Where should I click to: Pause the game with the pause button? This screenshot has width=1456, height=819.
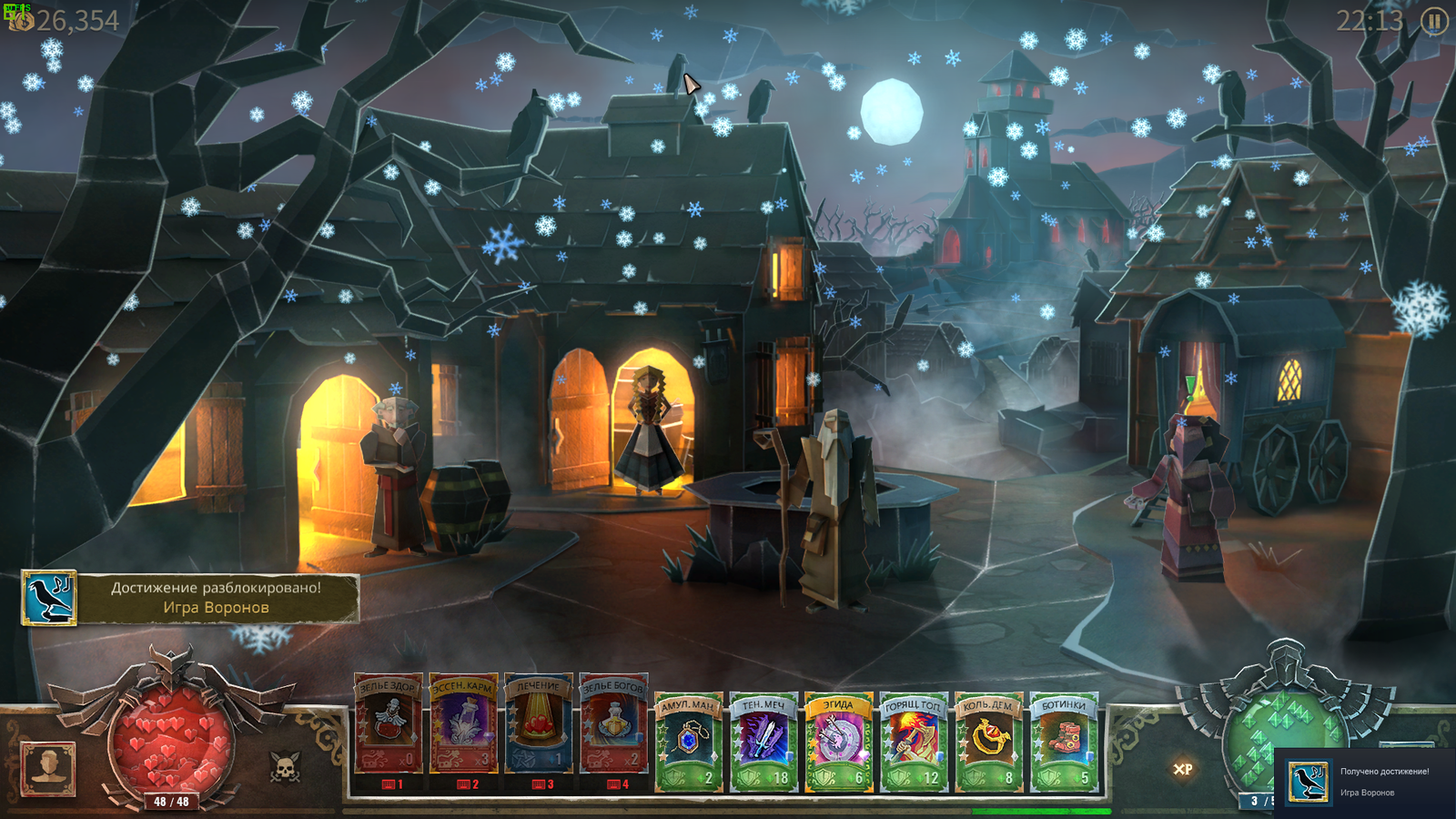click(1434, 21)
